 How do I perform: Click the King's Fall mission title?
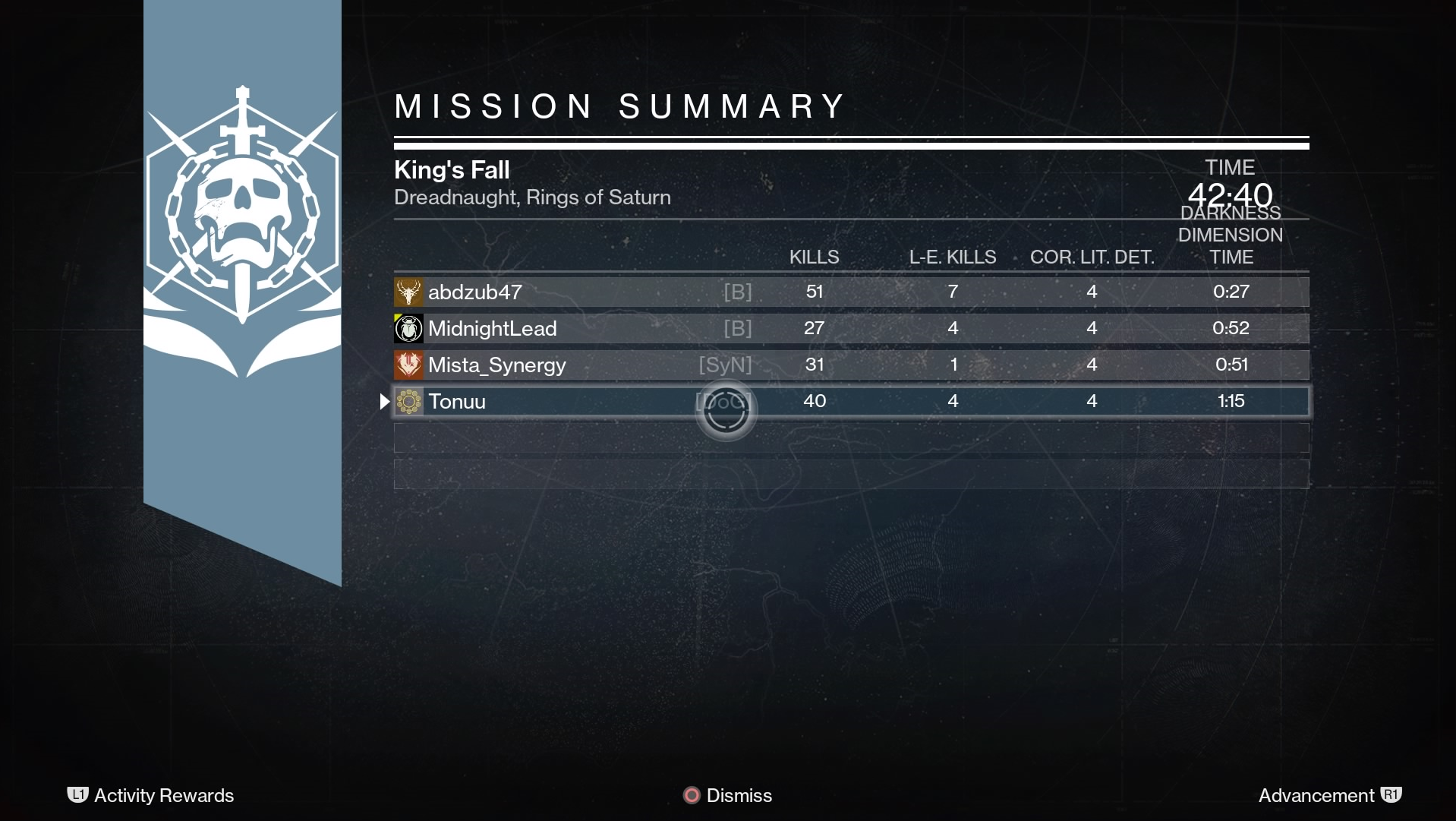coord(451,169)
